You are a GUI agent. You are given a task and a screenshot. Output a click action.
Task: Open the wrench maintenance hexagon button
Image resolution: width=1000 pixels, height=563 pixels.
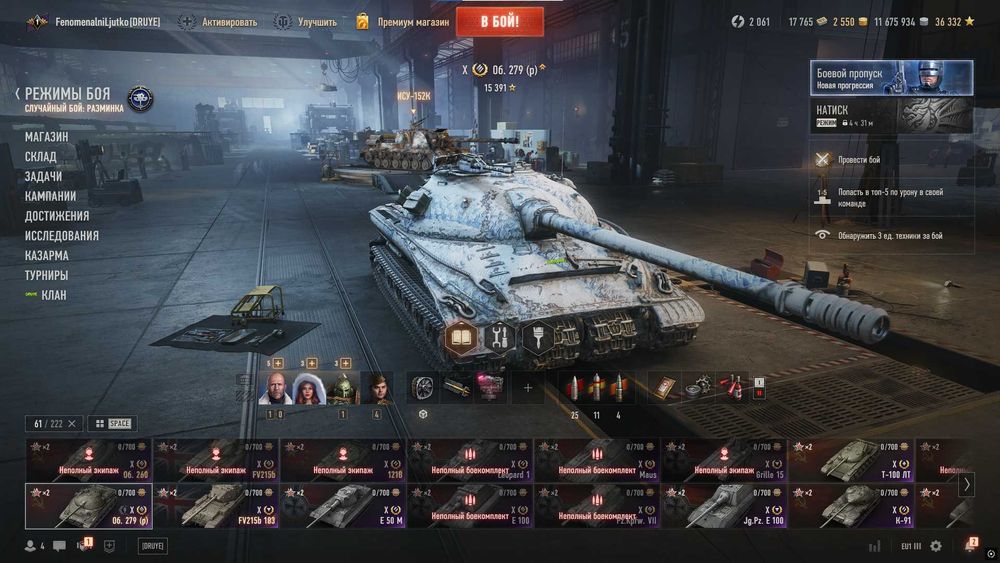click(x=498, y=338)
